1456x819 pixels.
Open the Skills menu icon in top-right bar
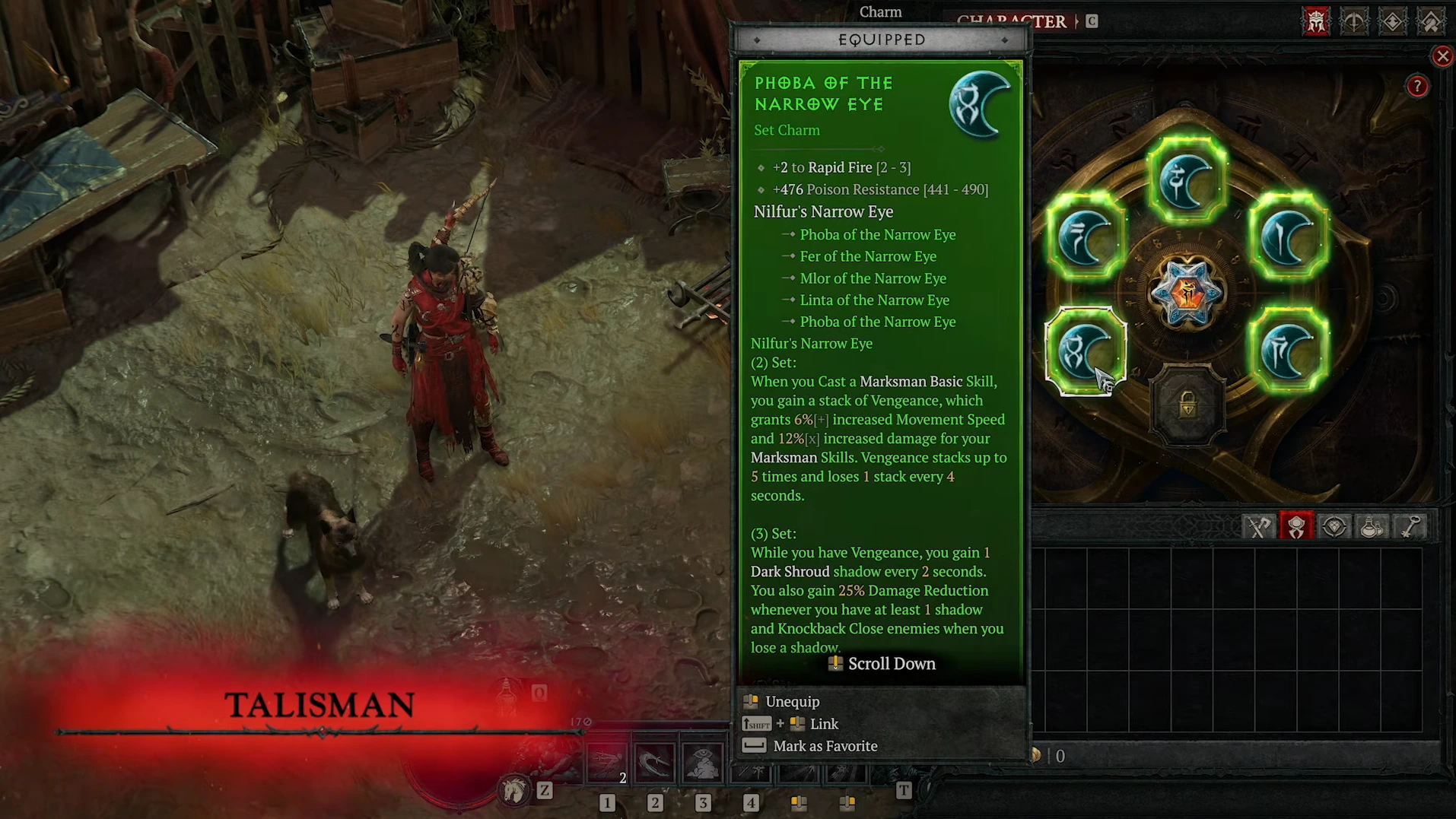[1354, 21]
